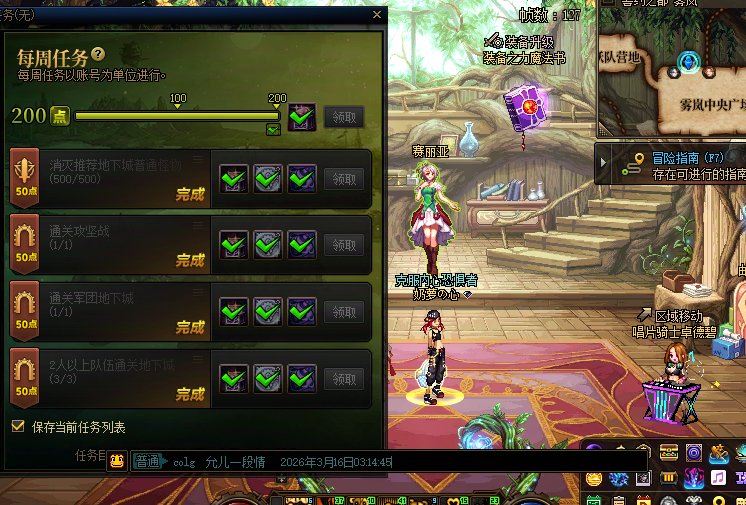Select the 普通 chat channel tag
The image size is (746, 505).
coord(148,462)
